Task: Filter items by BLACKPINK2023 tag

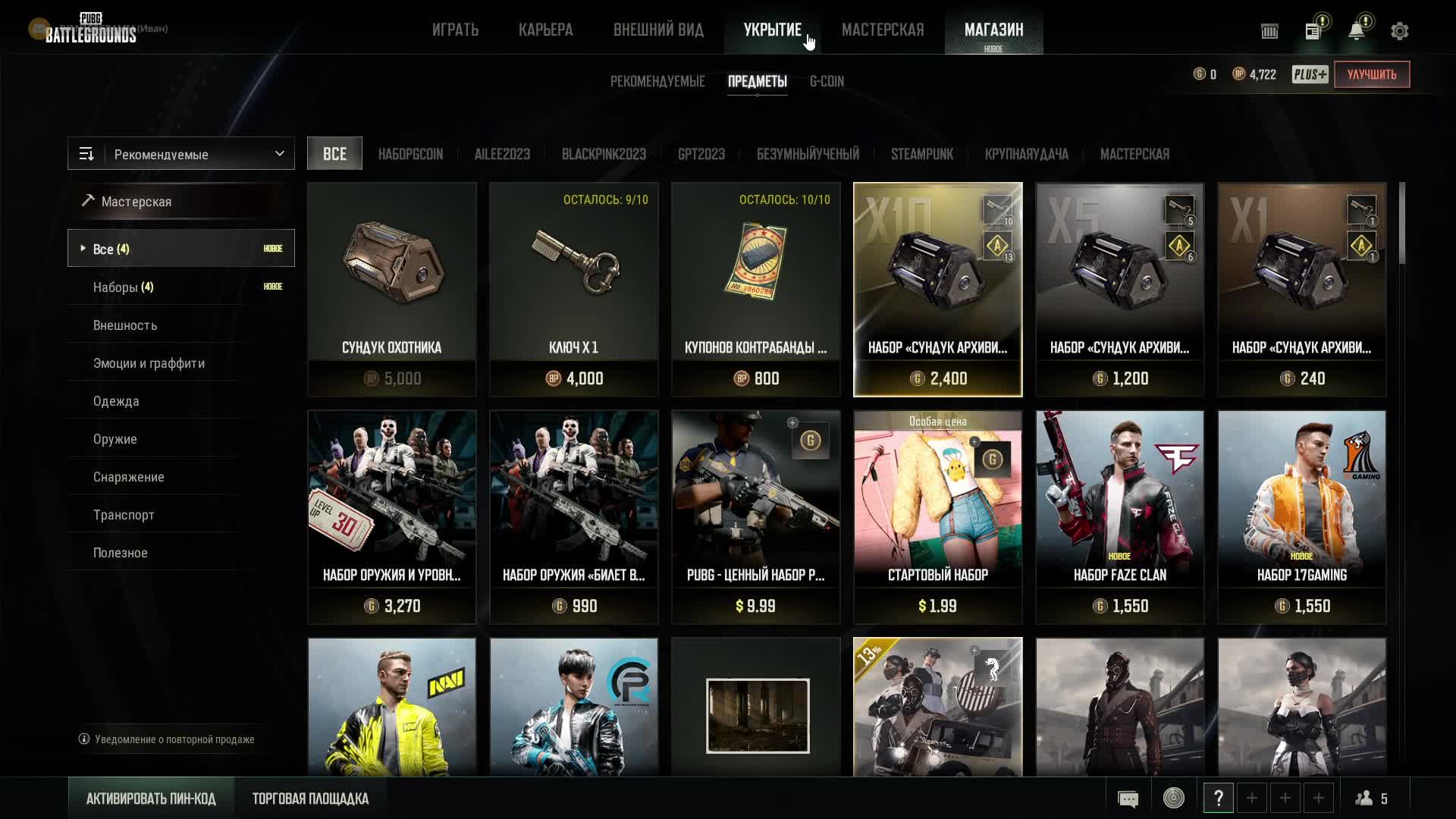Action: (x=604, y=154)
